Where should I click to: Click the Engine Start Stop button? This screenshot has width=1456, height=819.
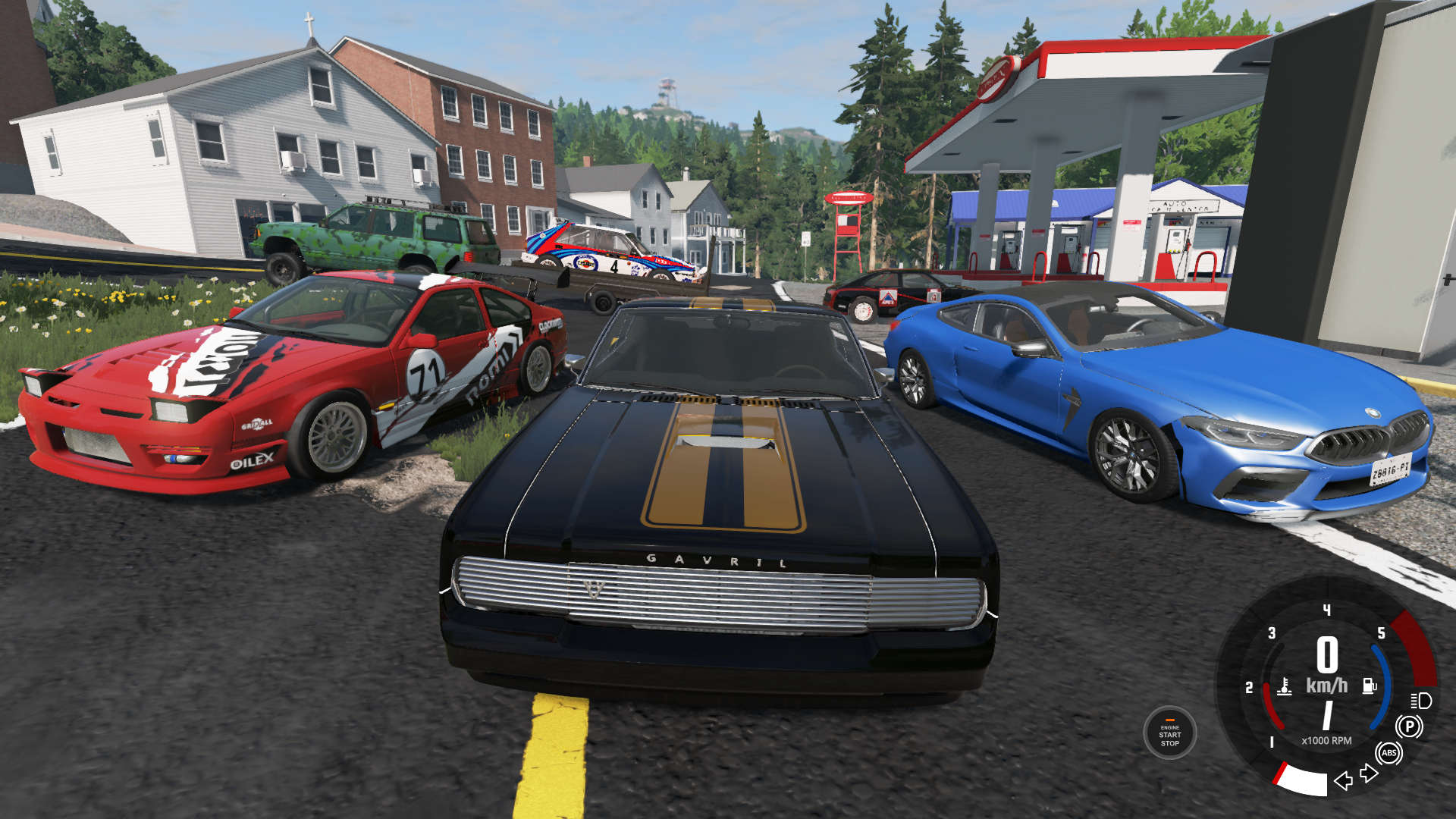(x=1169, y=733)
